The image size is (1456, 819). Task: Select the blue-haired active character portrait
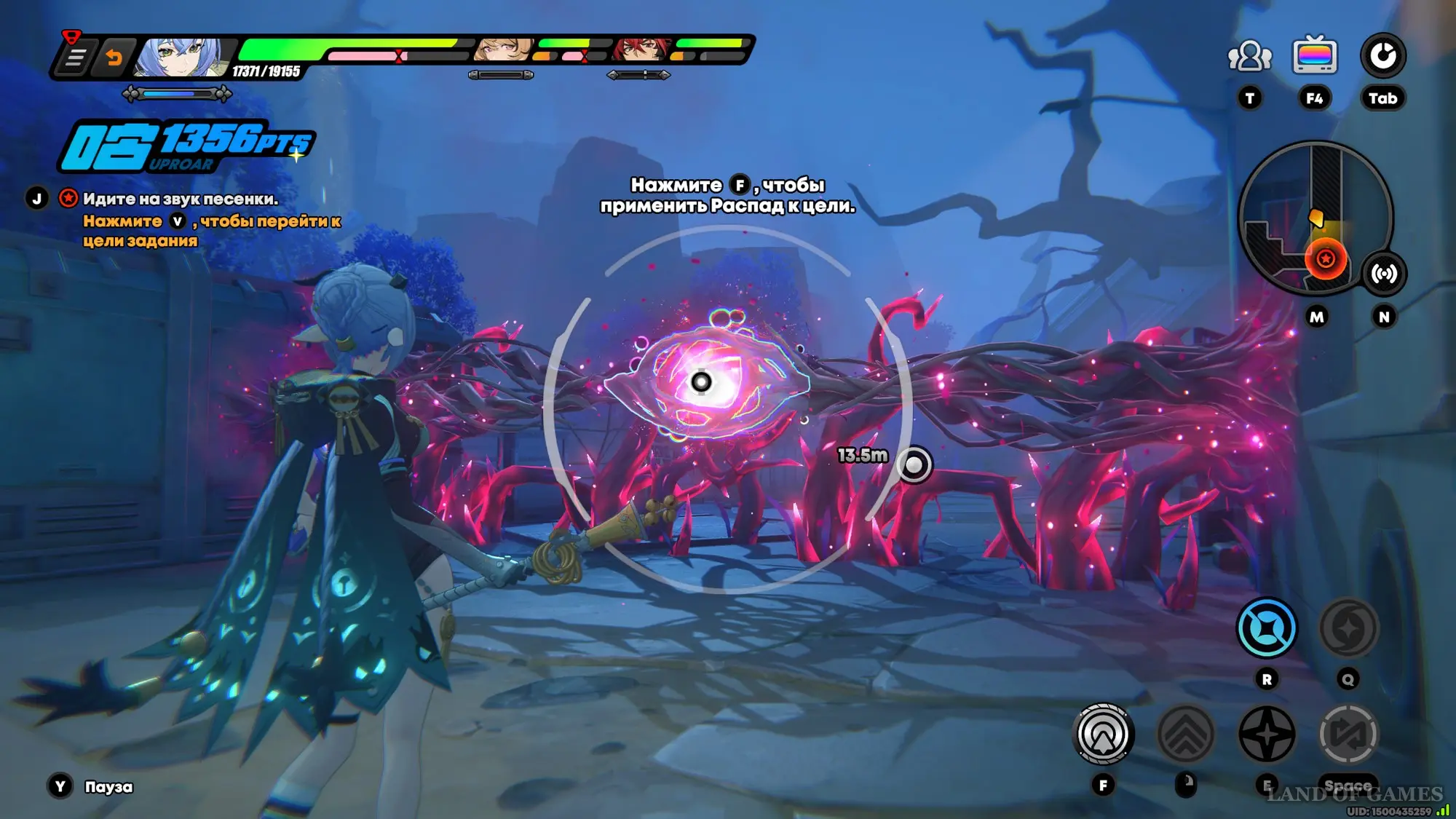pyautogui.click(x=181, y=57)
